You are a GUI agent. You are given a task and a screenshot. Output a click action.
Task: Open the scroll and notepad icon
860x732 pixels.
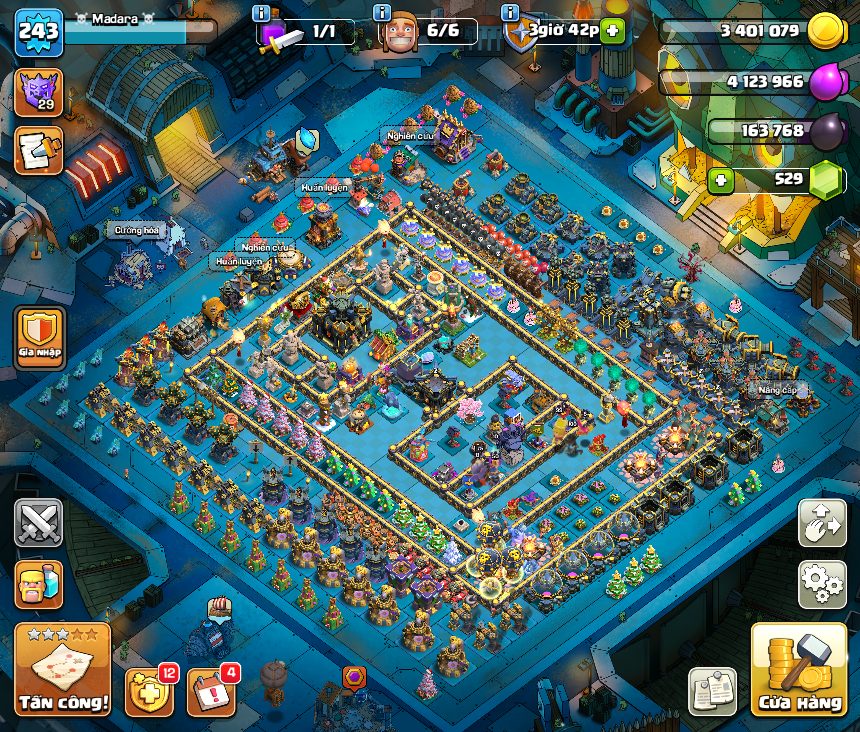pos(38,149)
